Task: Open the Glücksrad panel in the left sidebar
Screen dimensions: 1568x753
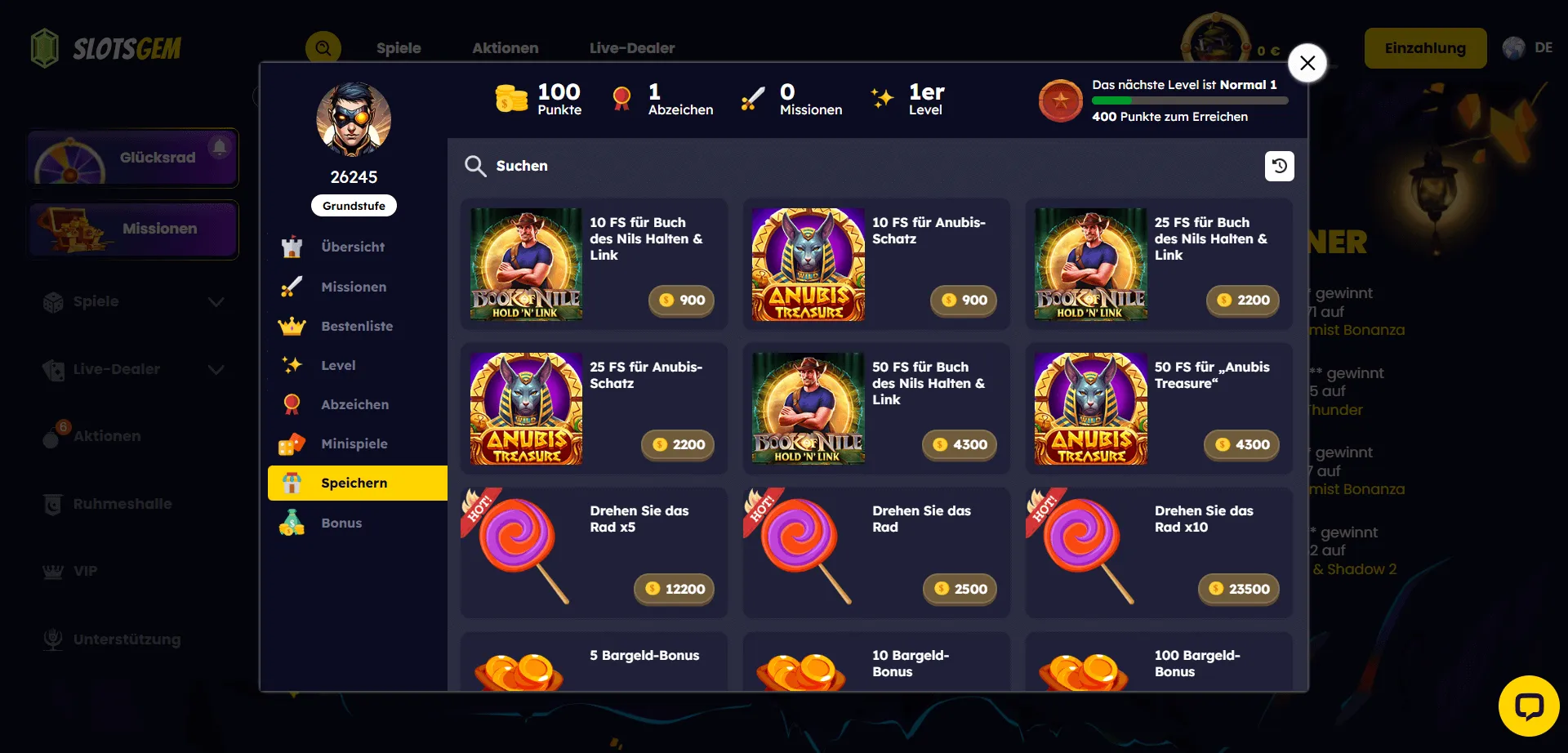Action: coord(132,157)
